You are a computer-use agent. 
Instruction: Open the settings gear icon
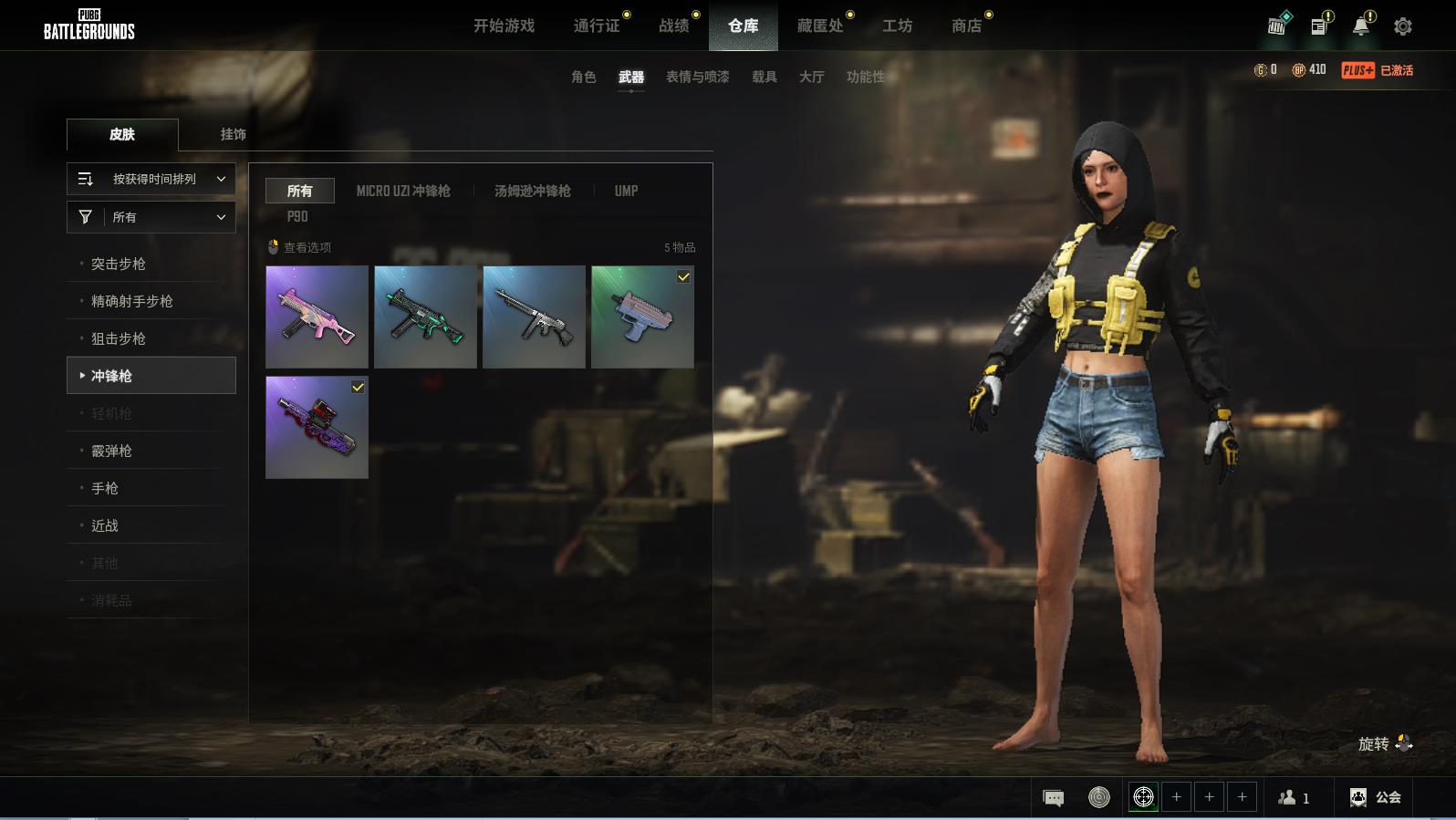click(x=1402, y=26)
